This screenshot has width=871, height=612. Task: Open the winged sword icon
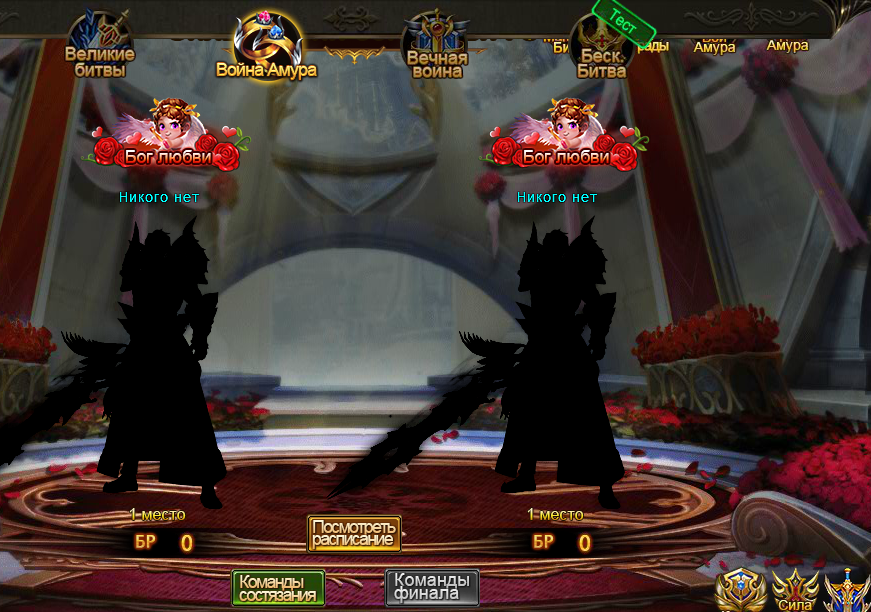(848, 591)
